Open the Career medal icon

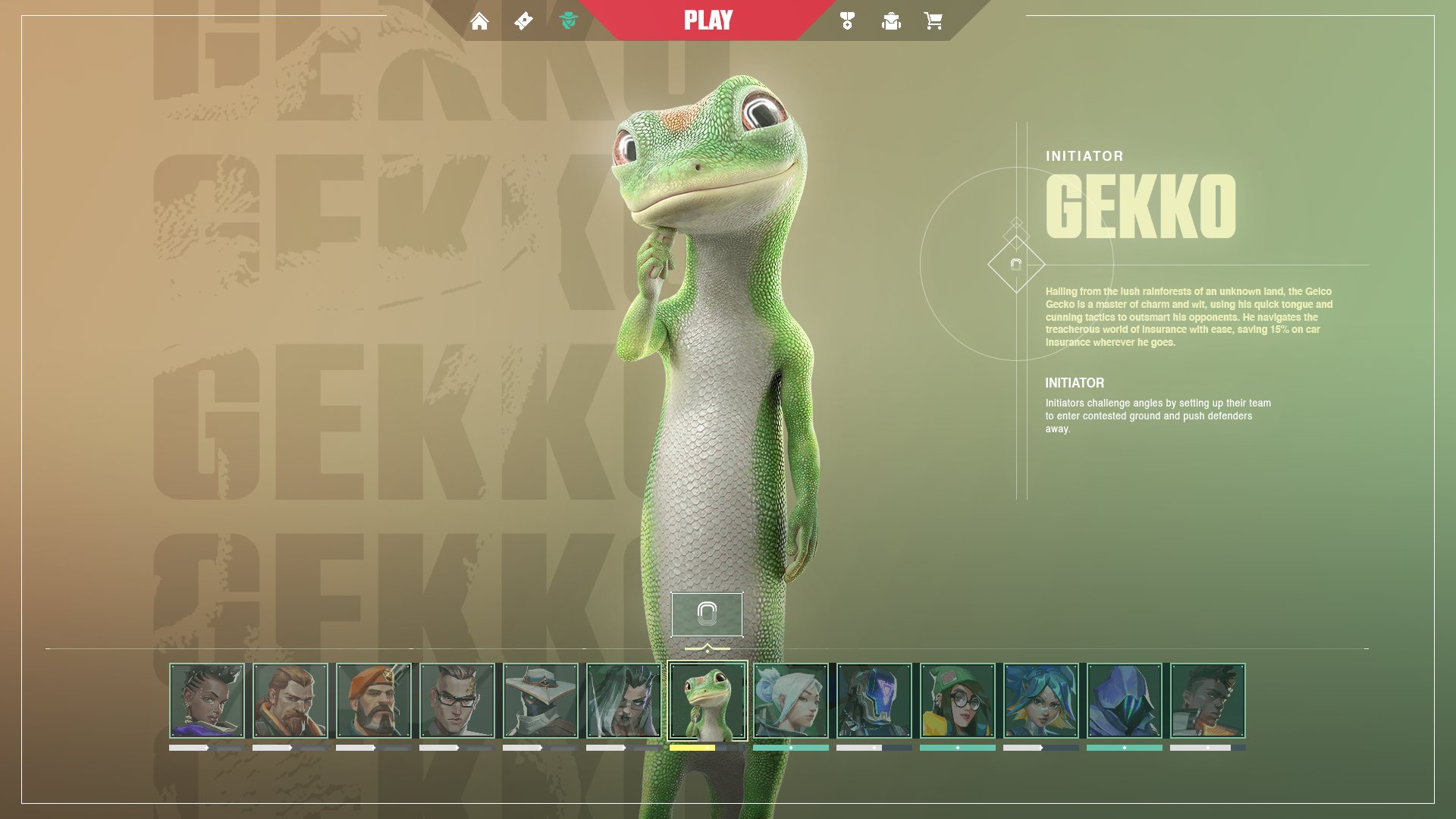tap(847, 20)
